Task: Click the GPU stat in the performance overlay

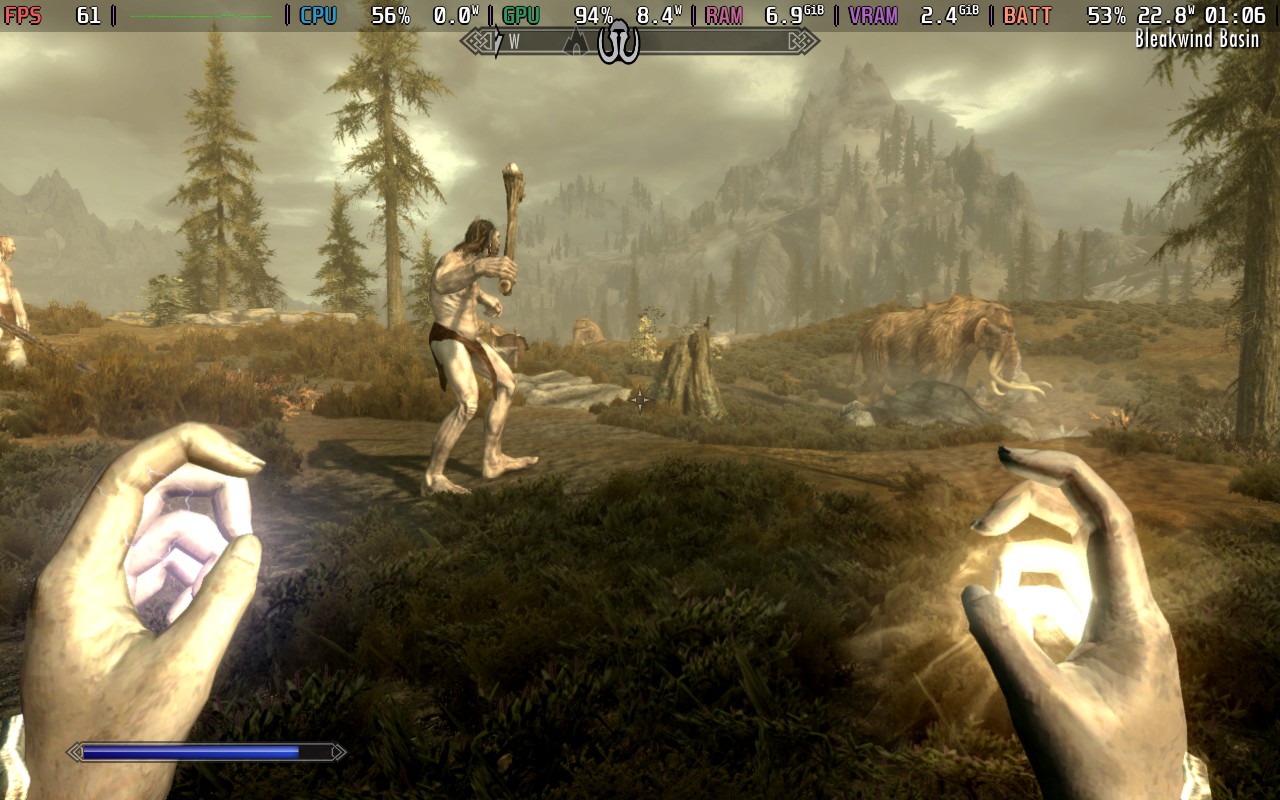Action: [519, 15]
